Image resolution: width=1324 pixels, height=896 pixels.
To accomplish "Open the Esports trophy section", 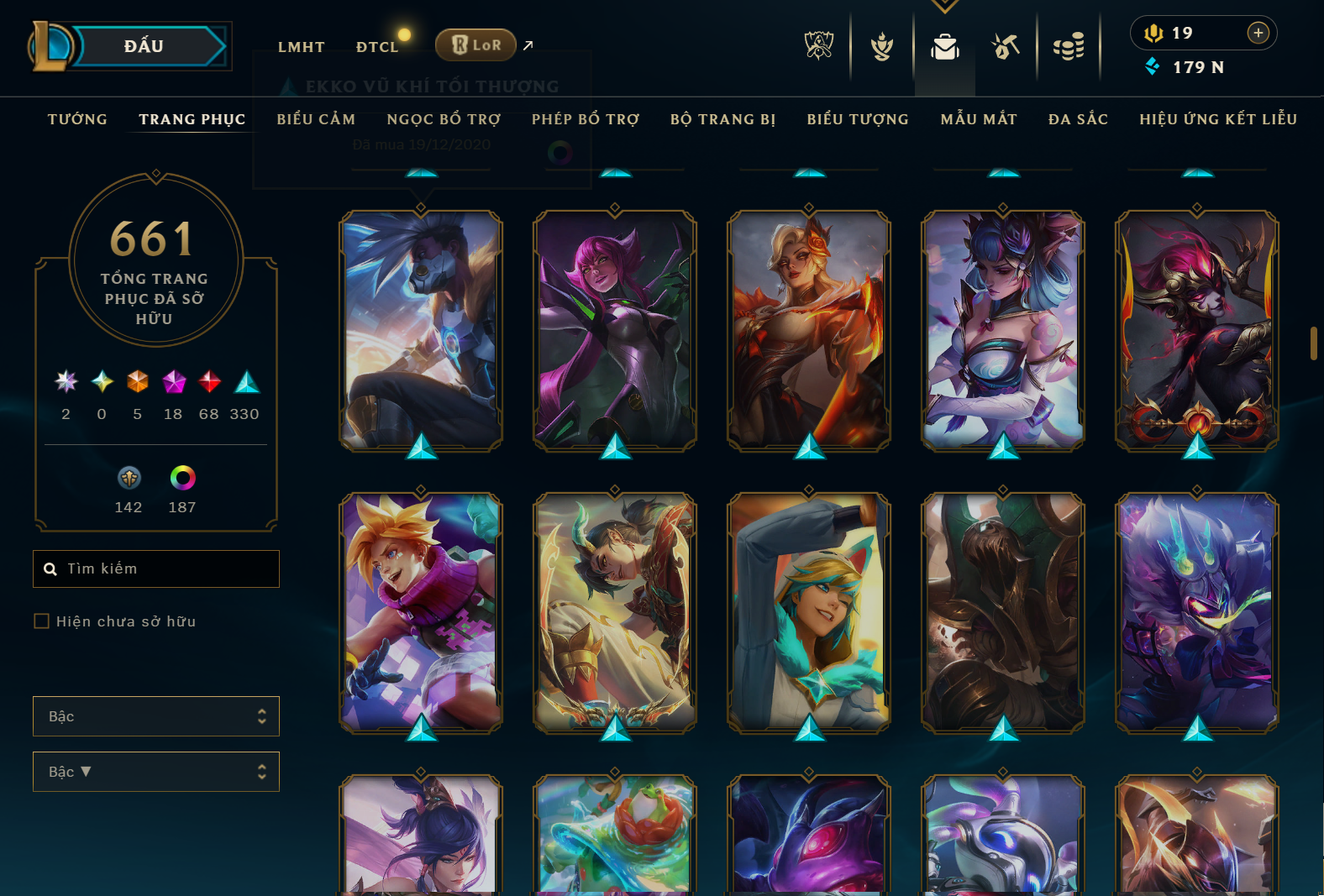I will 817,48.
